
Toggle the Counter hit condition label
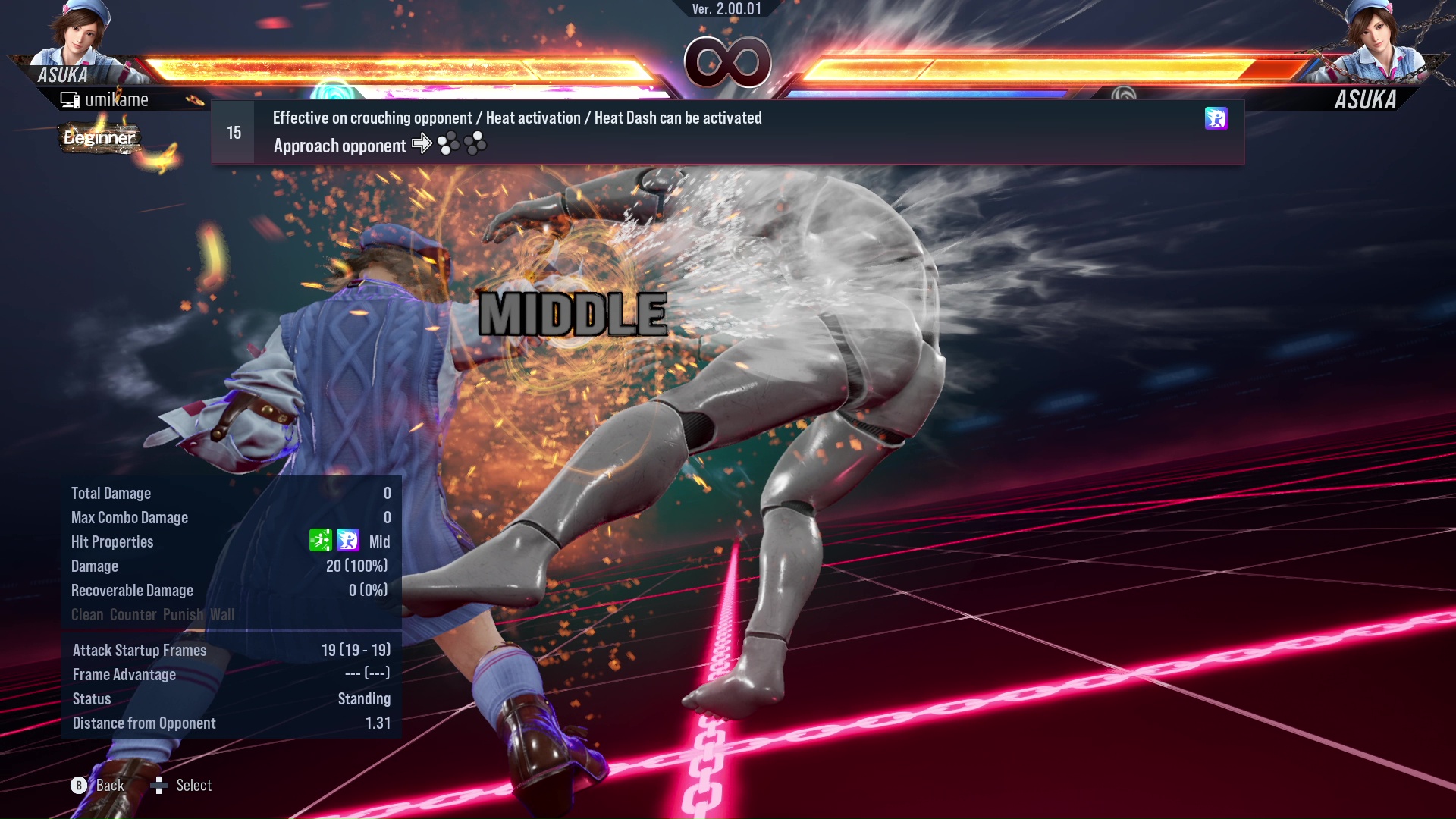133,614
